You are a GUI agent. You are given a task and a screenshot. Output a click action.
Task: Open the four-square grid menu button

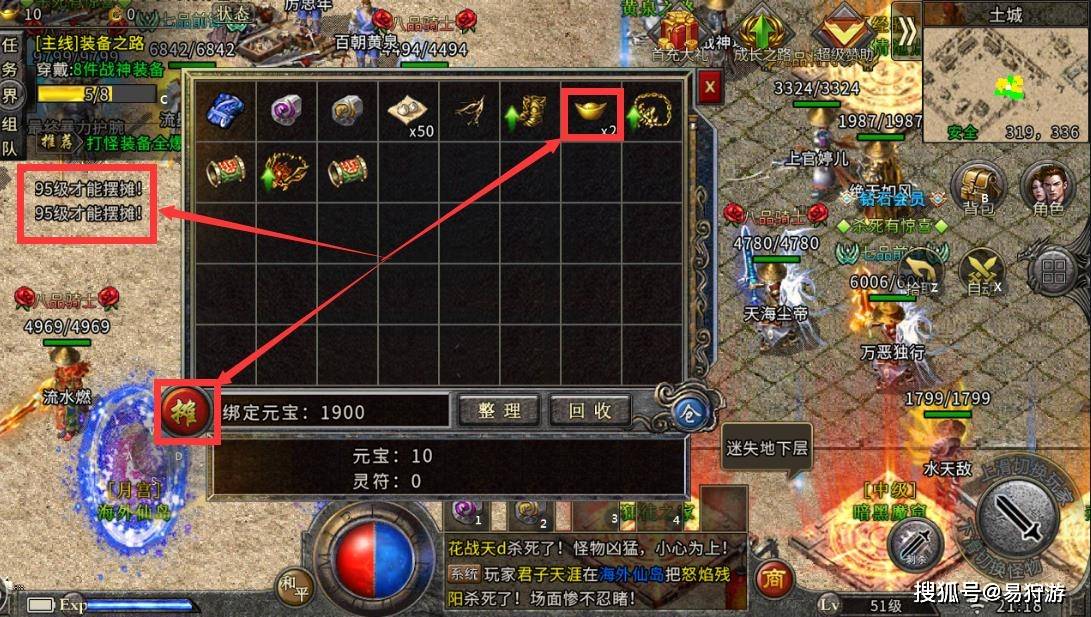[x=1052, y=270]
